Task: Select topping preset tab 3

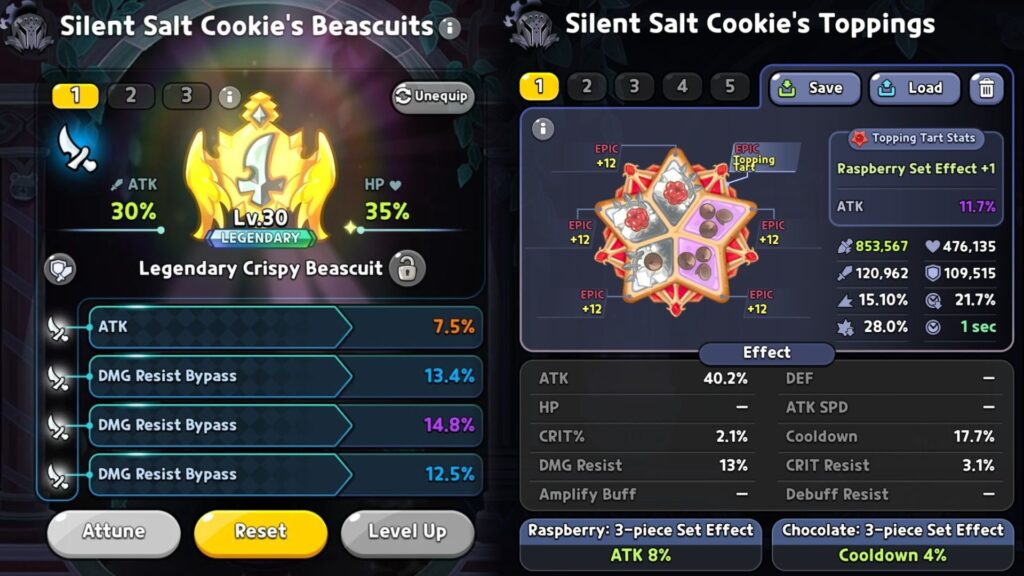Action: 634,87
